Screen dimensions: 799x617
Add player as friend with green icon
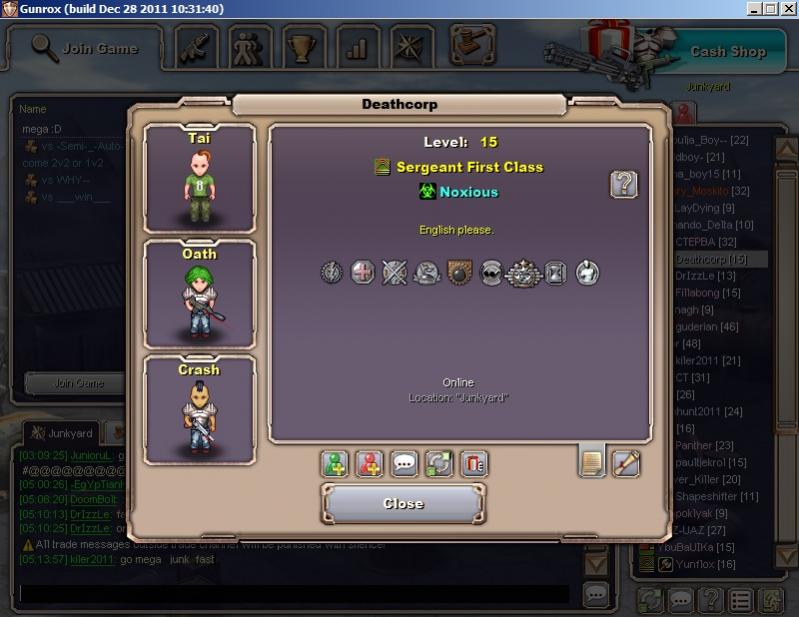click(x=334, y=464)
